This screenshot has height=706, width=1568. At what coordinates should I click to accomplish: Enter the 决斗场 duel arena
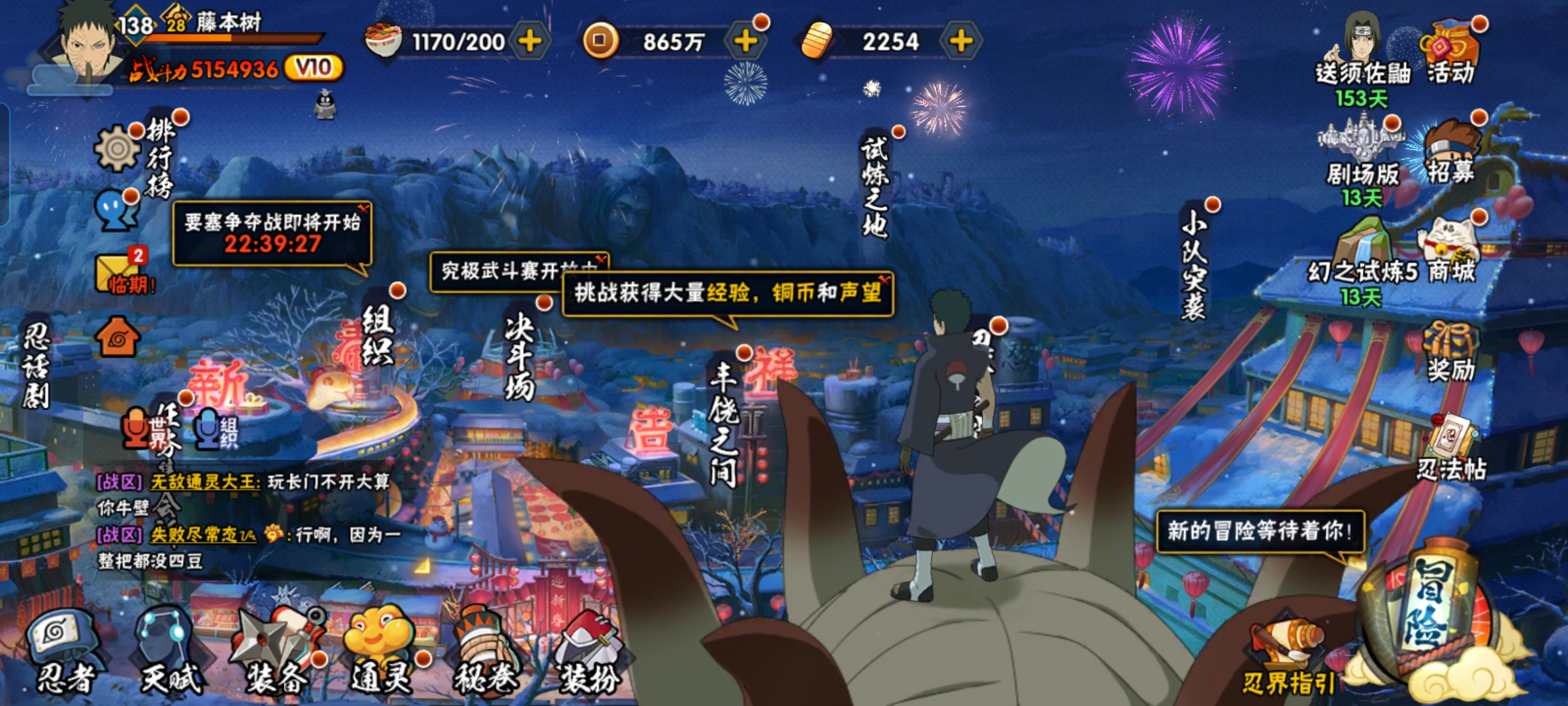point(520,356)
